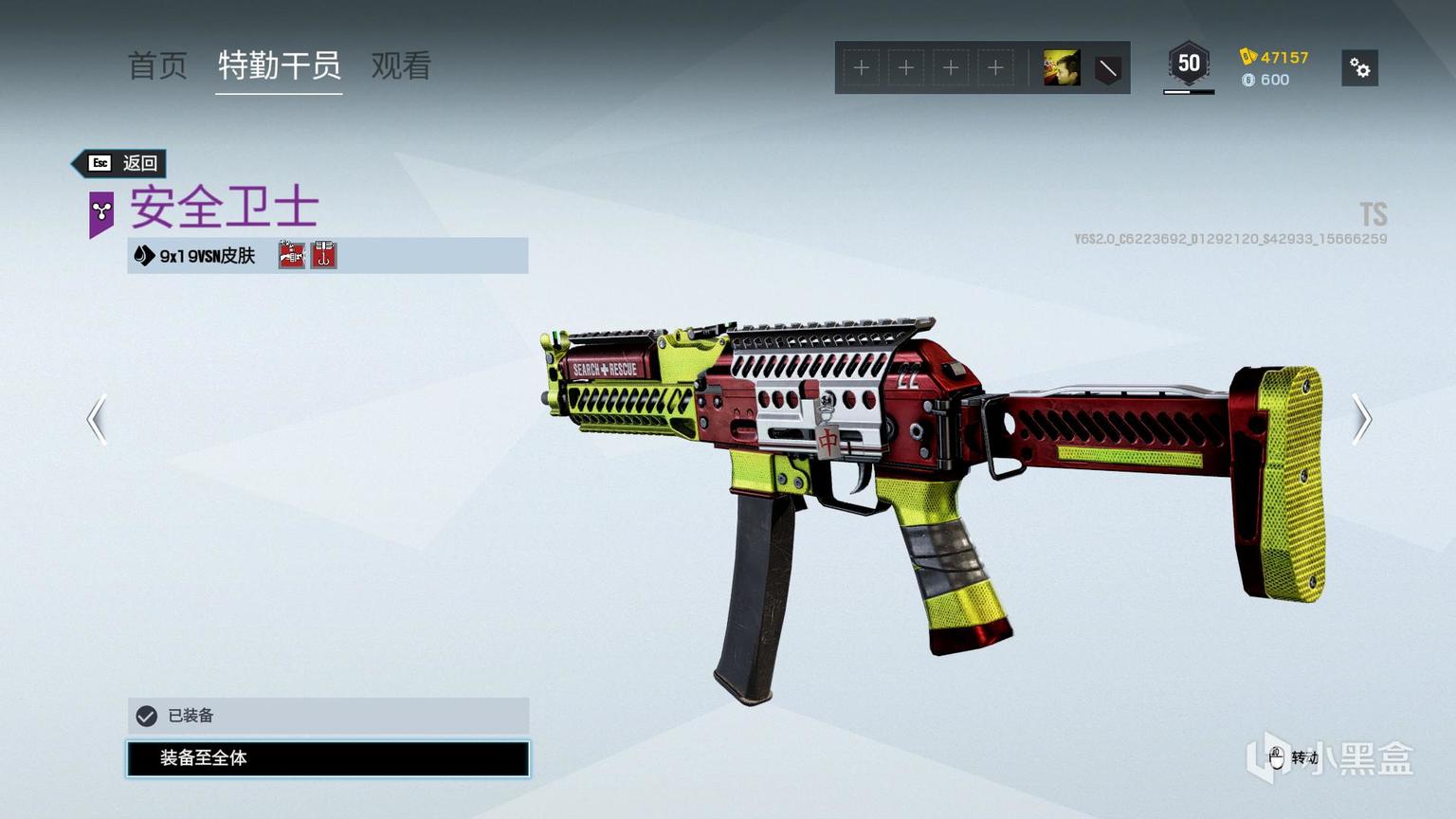Go to the 观看 watch tab

pos(401,66)
